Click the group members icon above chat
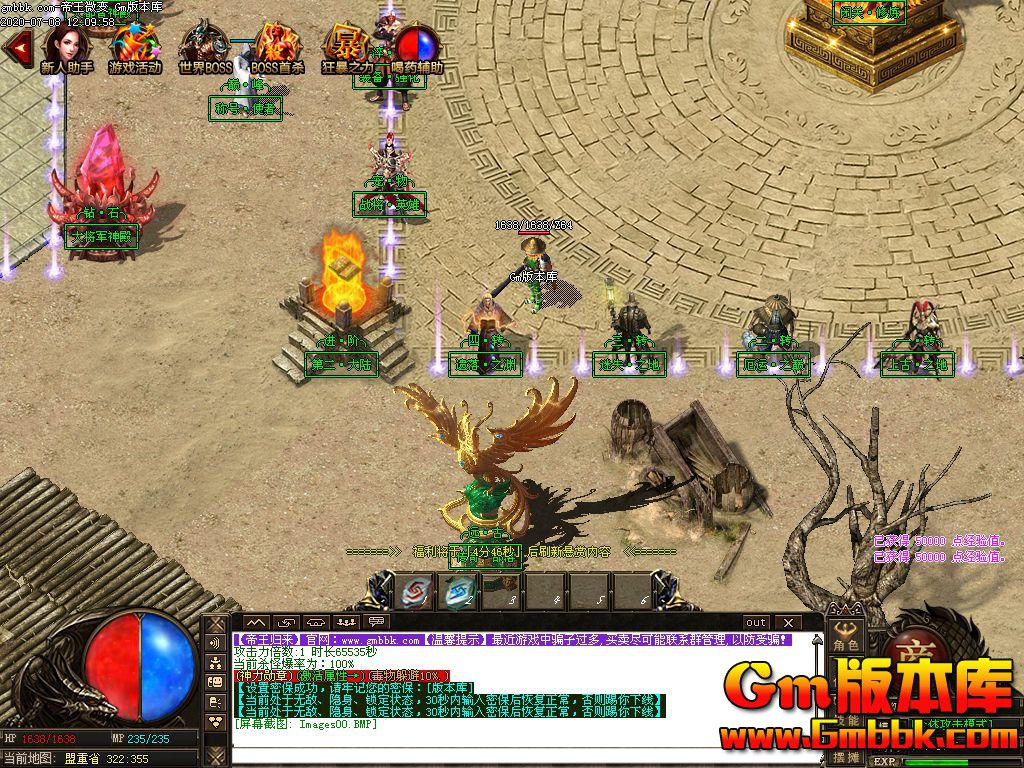Screen dimensions: 1024x768 coord(346,623)
